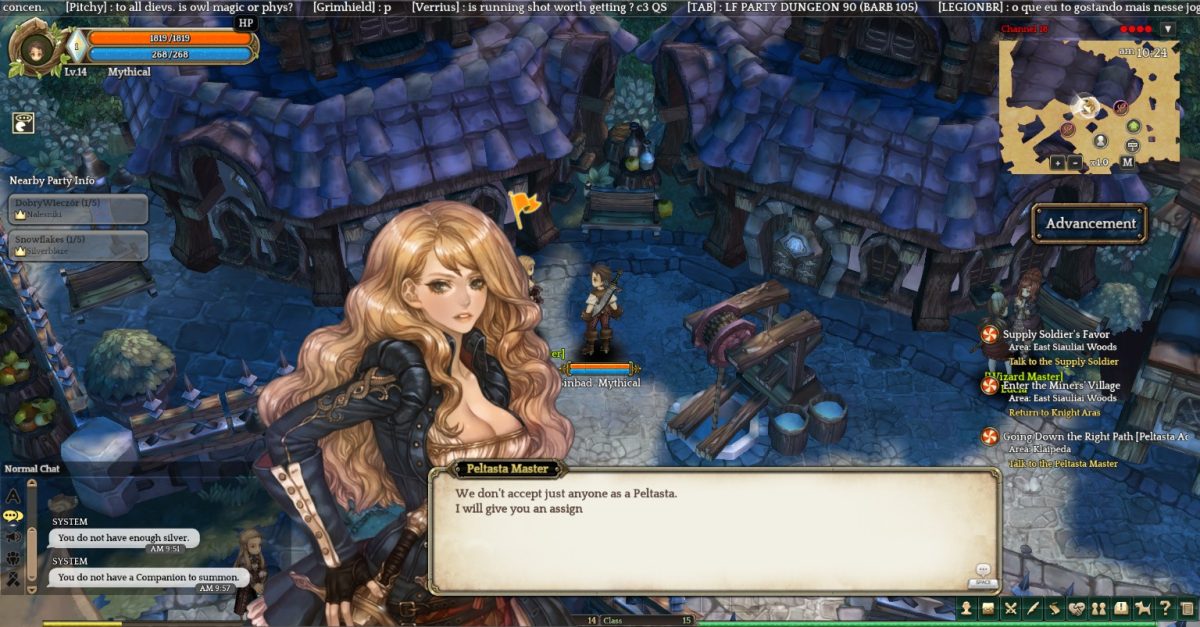Open the full map with M button

coord(1127,162)
